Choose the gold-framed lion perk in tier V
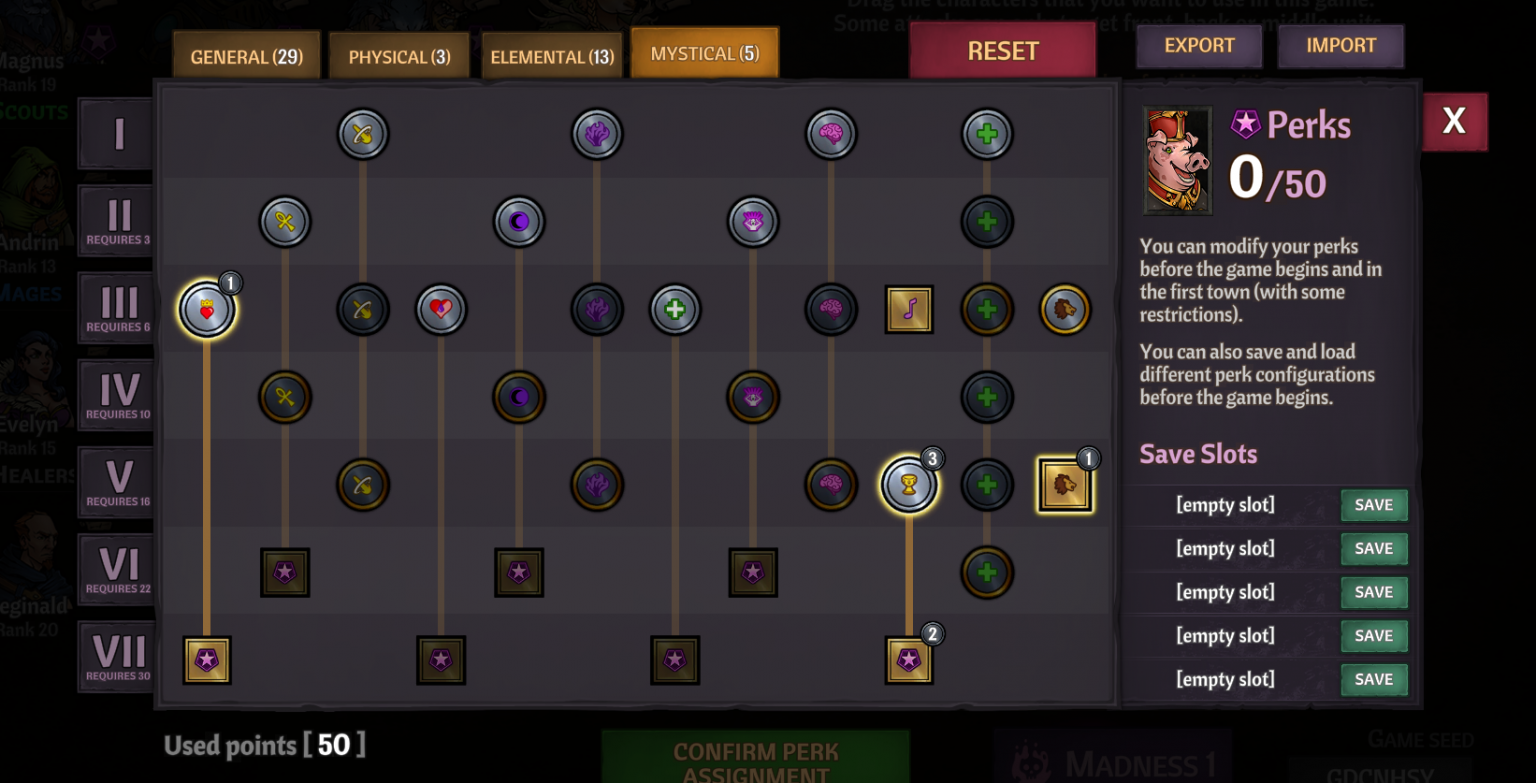1536x783 pixels. (x=1064, y=484)
